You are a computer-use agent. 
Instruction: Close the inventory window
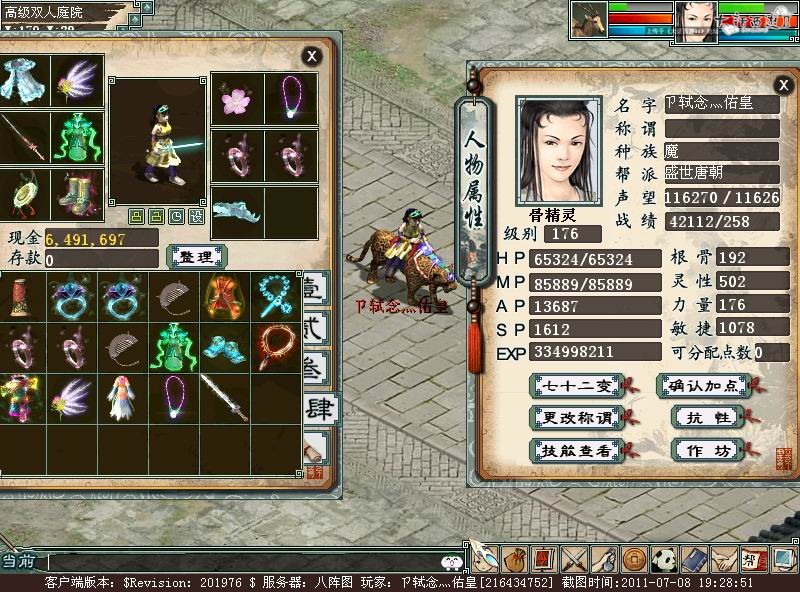[x=312, y=56]
